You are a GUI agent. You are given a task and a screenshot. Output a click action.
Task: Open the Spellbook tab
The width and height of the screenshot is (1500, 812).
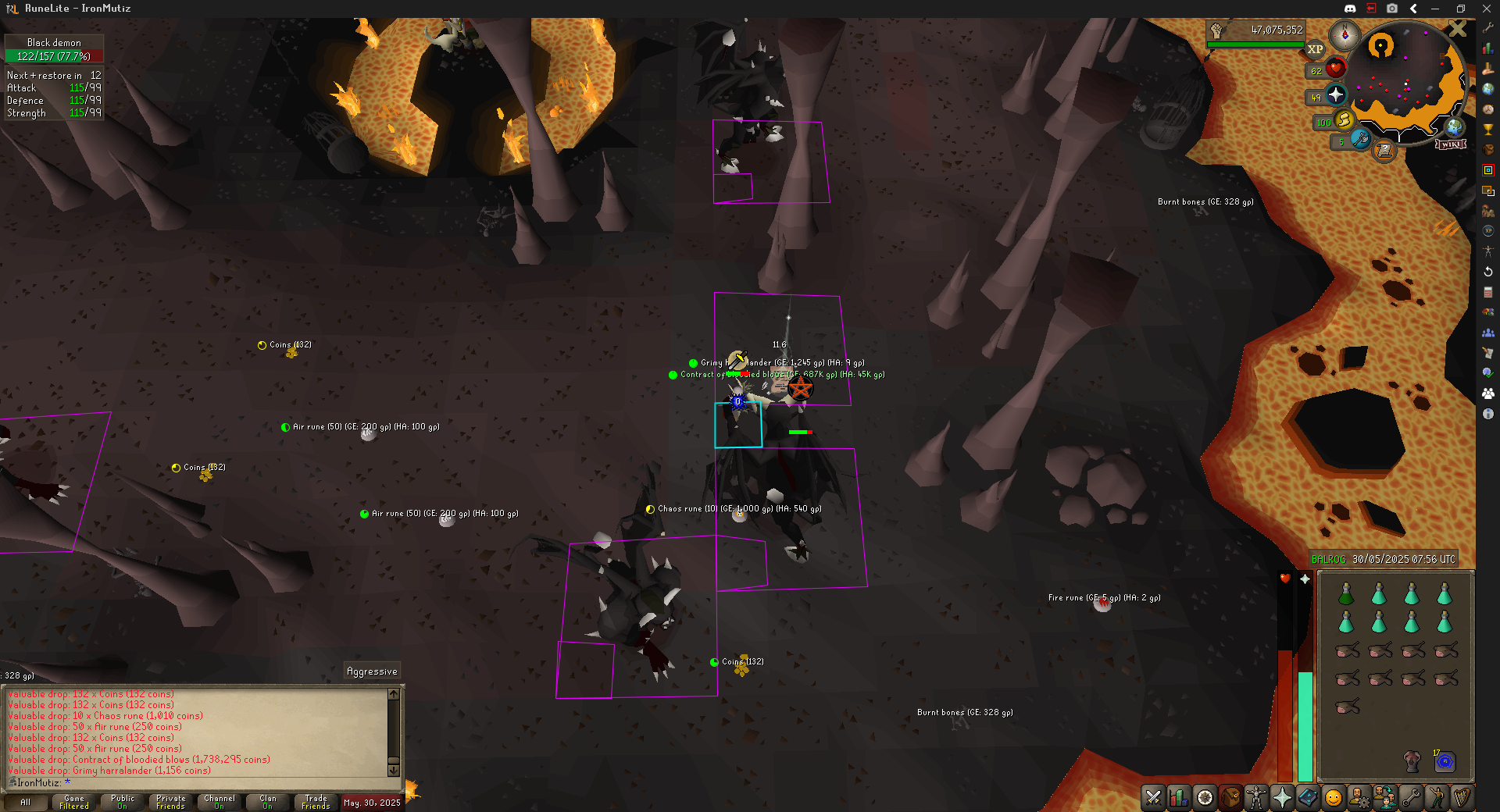click(1308, 797)
